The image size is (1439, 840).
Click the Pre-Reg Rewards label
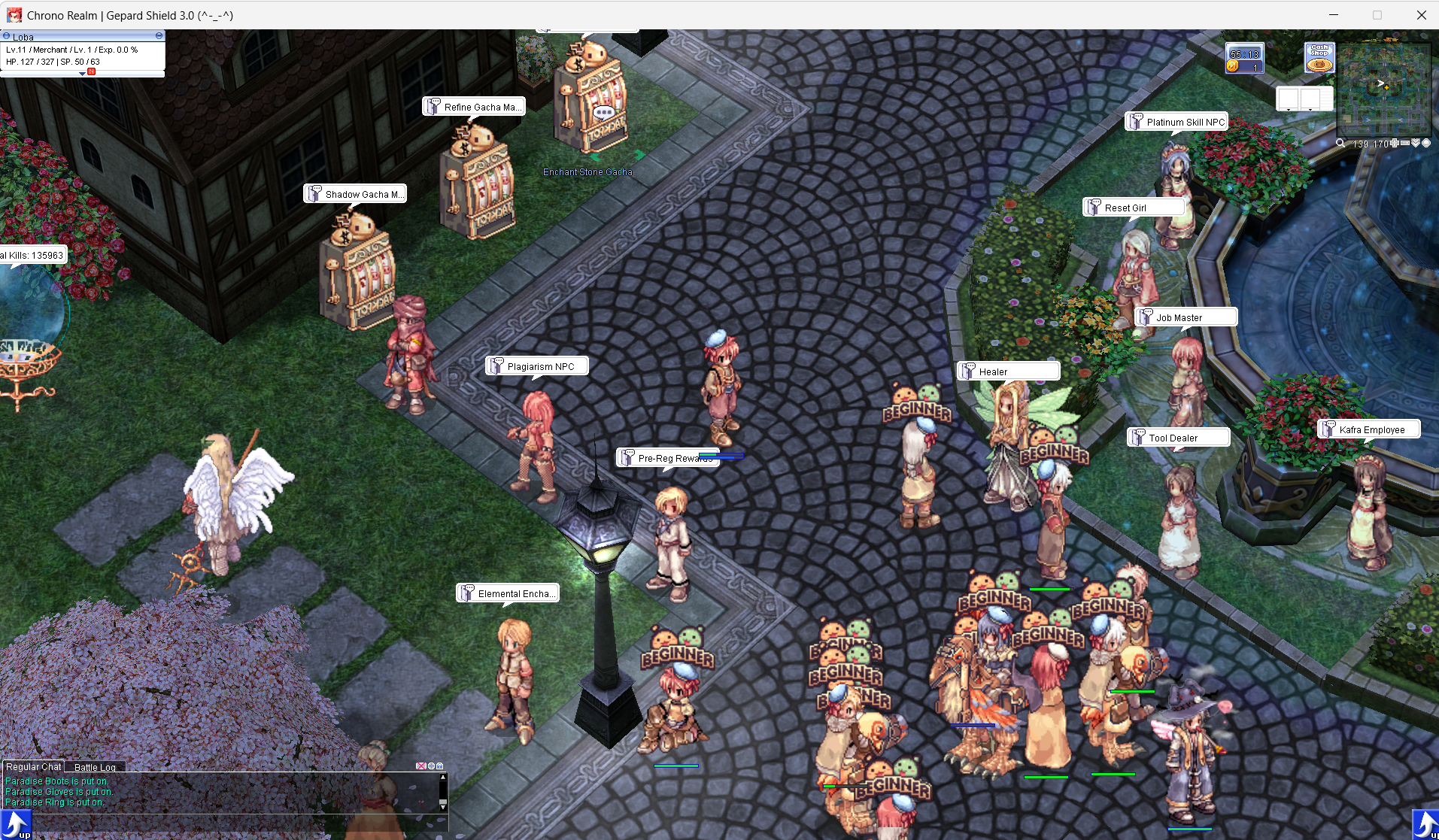[x=669, y=457]
